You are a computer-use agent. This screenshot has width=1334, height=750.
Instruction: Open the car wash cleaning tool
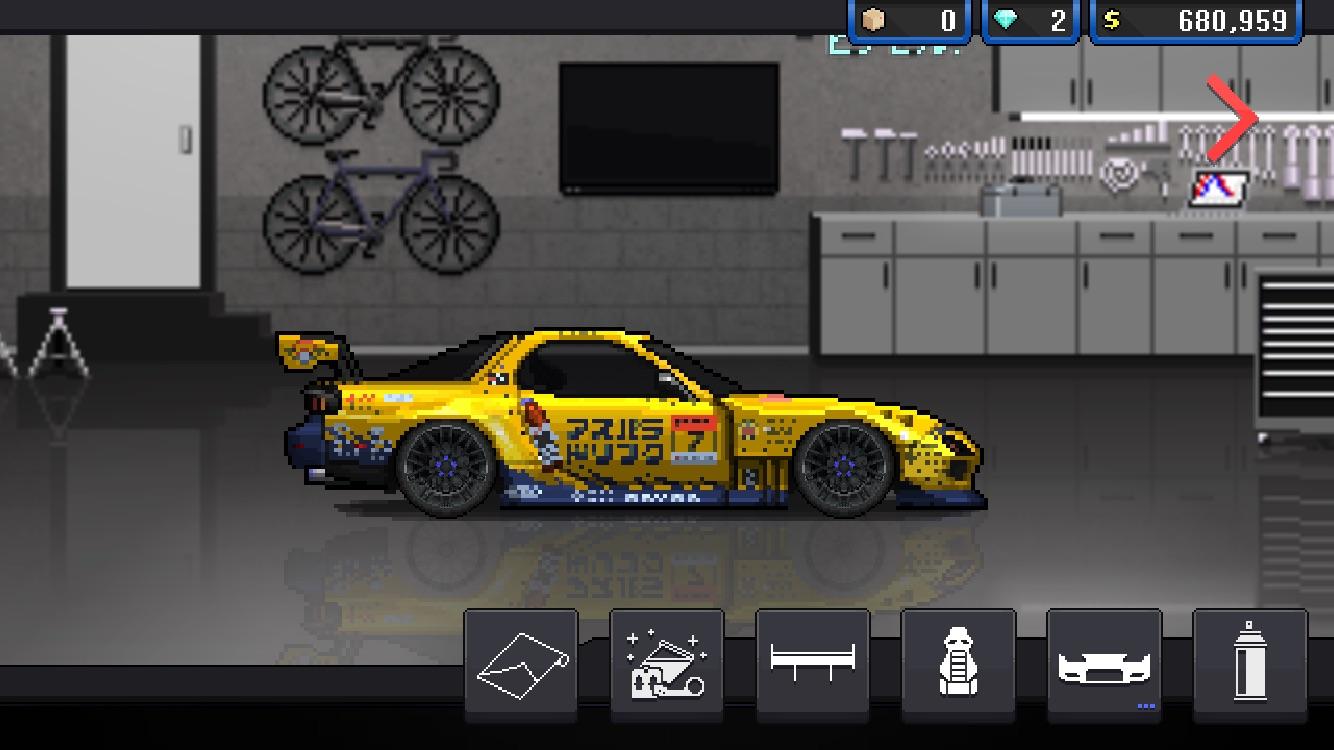666,663
